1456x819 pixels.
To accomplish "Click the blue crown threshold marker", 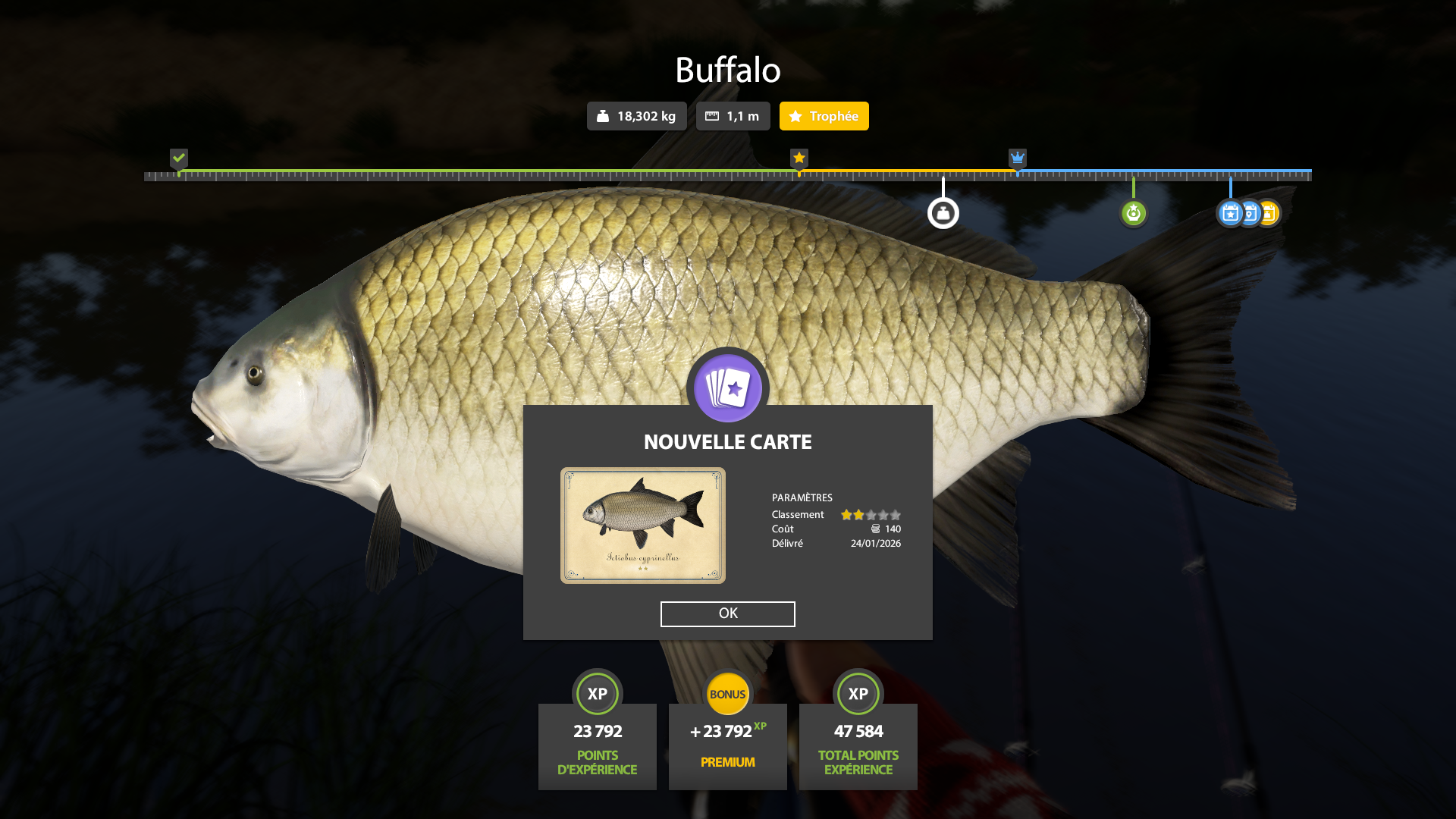I will point(1018,158).
